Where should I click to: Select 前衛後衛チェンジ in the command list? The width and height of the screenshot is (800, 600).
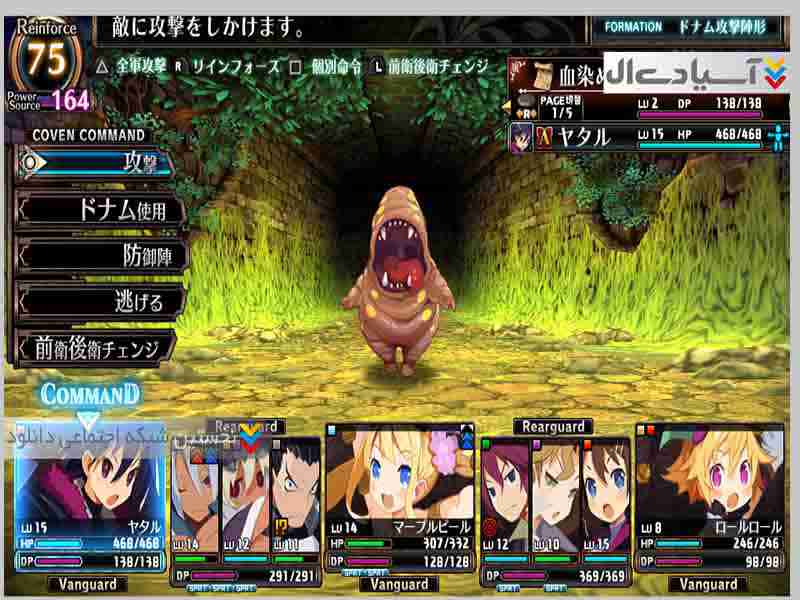tap(98, 348)
